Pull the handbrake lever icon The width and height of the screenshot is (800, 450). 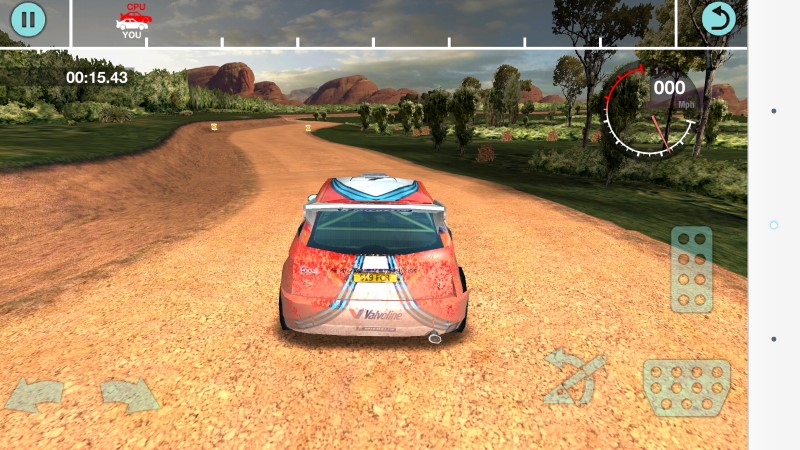point(575,377)
